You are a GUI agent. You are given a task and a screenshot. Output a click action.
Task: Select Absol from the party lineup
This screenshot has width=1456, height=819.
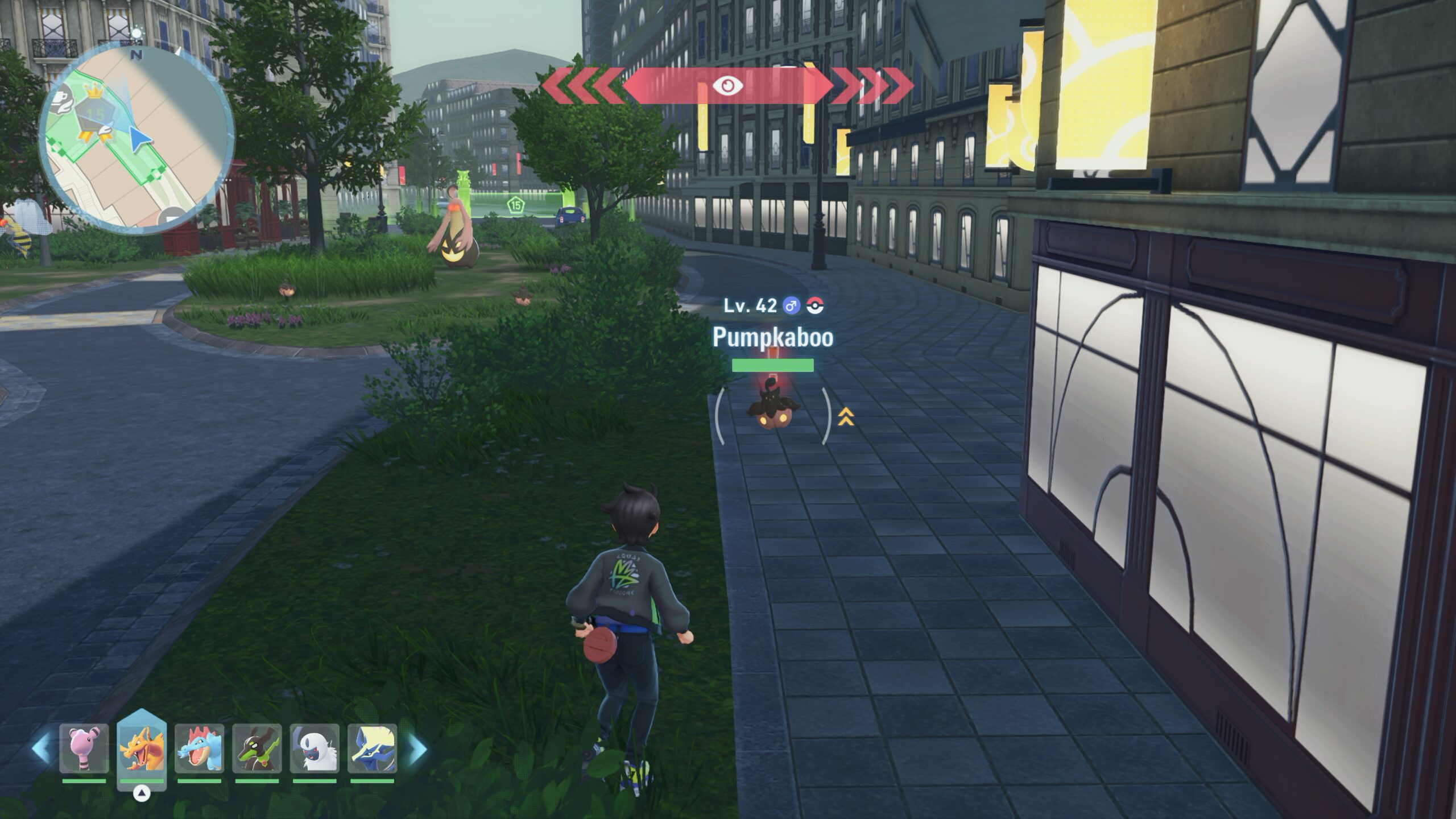pyautogui.click(x=315, y=749)
